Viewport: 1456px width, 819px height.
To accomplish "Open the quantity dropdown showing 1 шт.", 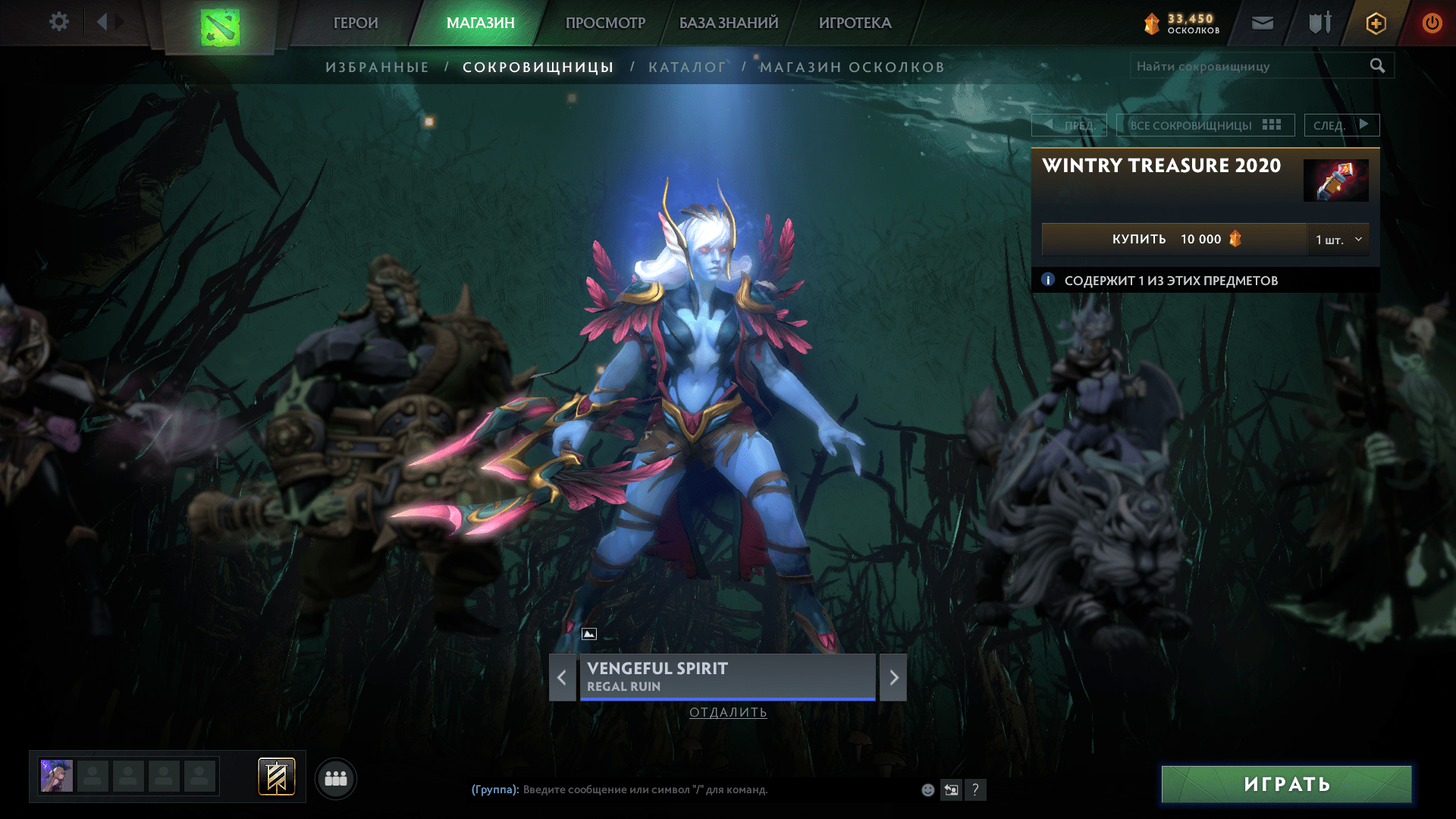I will tap(1338, 240).
